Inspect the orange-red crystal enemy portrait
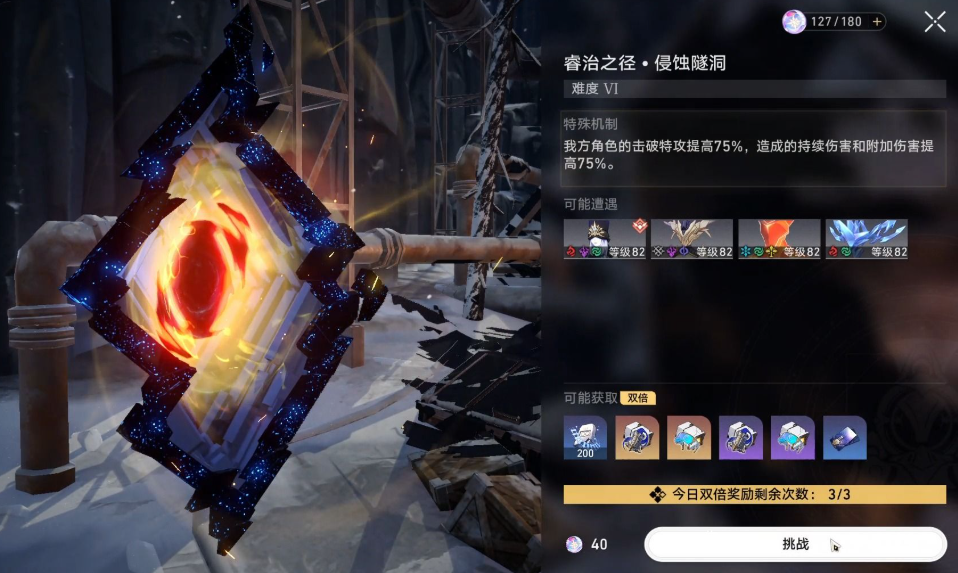Image resolution: width=958 pixels, height=573 pixels. 779,240
